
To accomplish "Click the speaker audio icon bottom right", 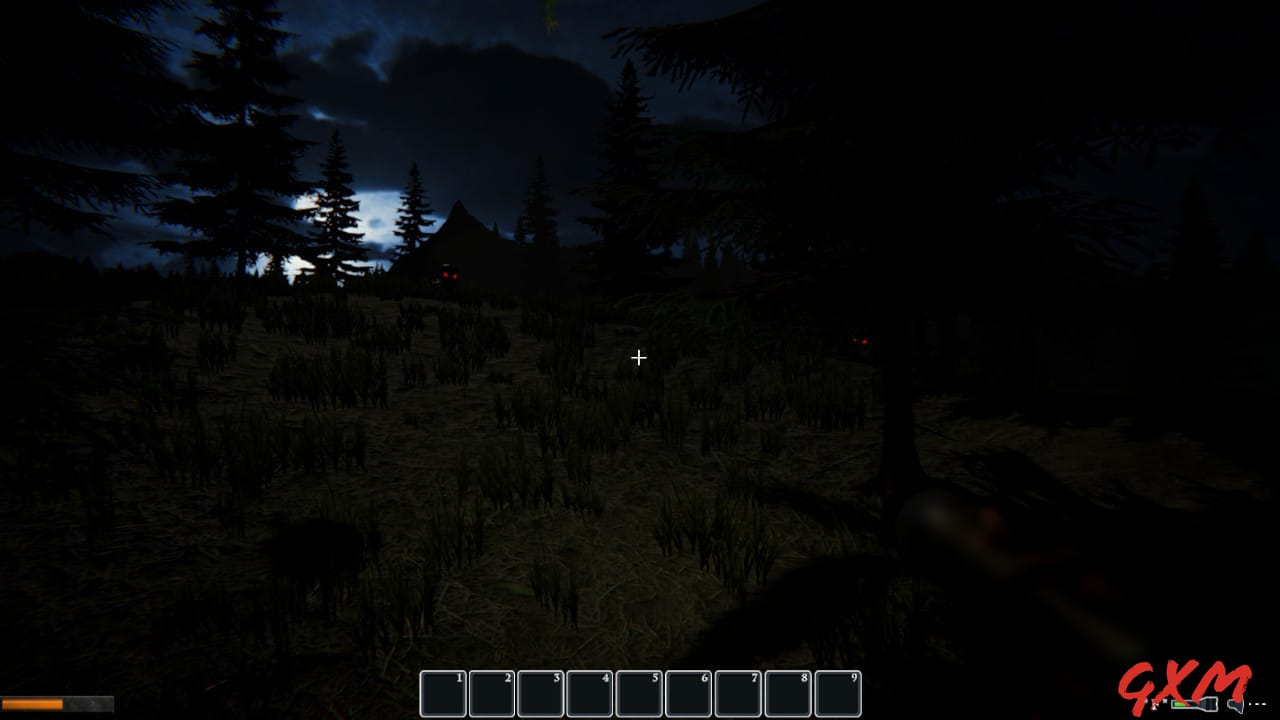I will 1235,704.
